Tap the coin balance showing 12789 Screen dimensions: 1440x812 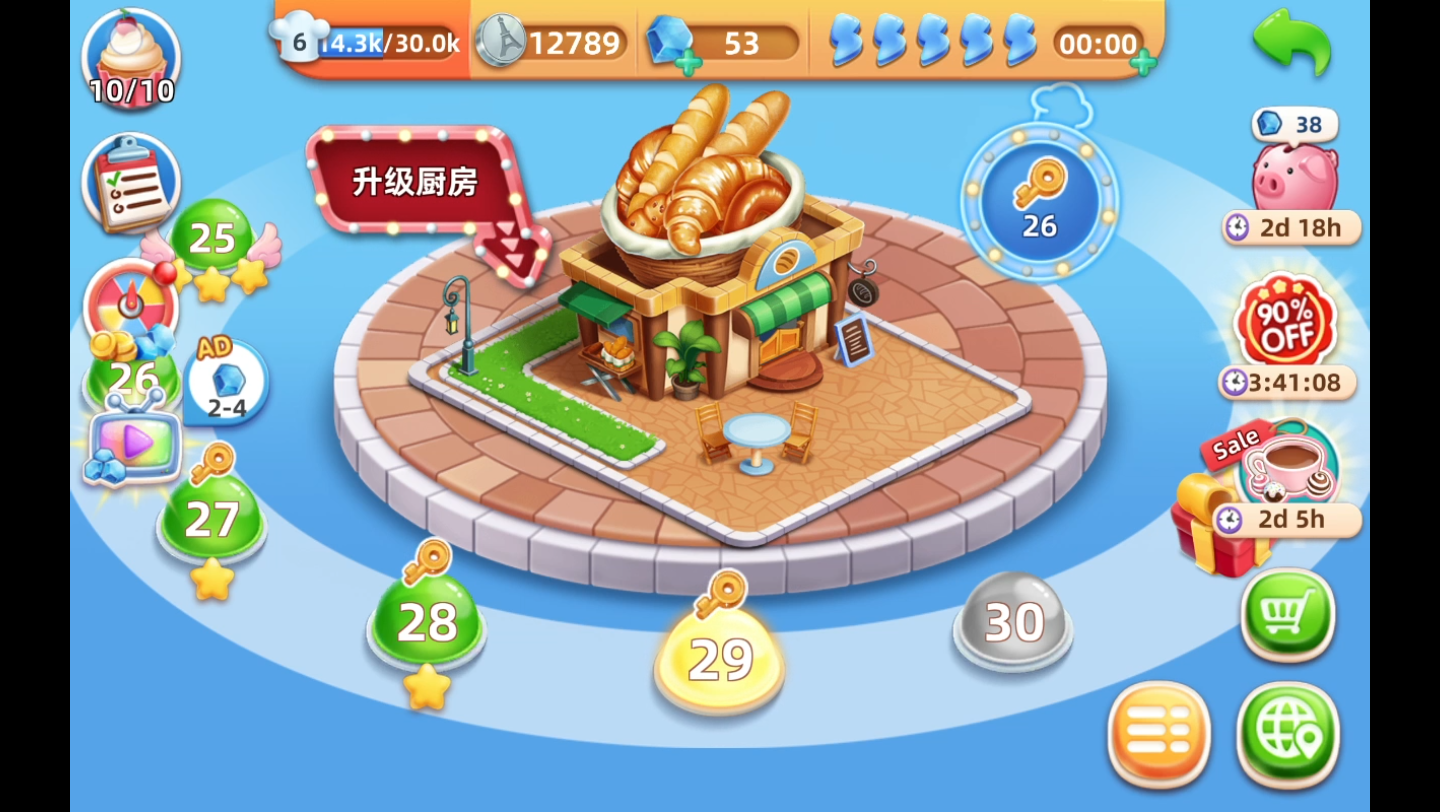[560, 43]
